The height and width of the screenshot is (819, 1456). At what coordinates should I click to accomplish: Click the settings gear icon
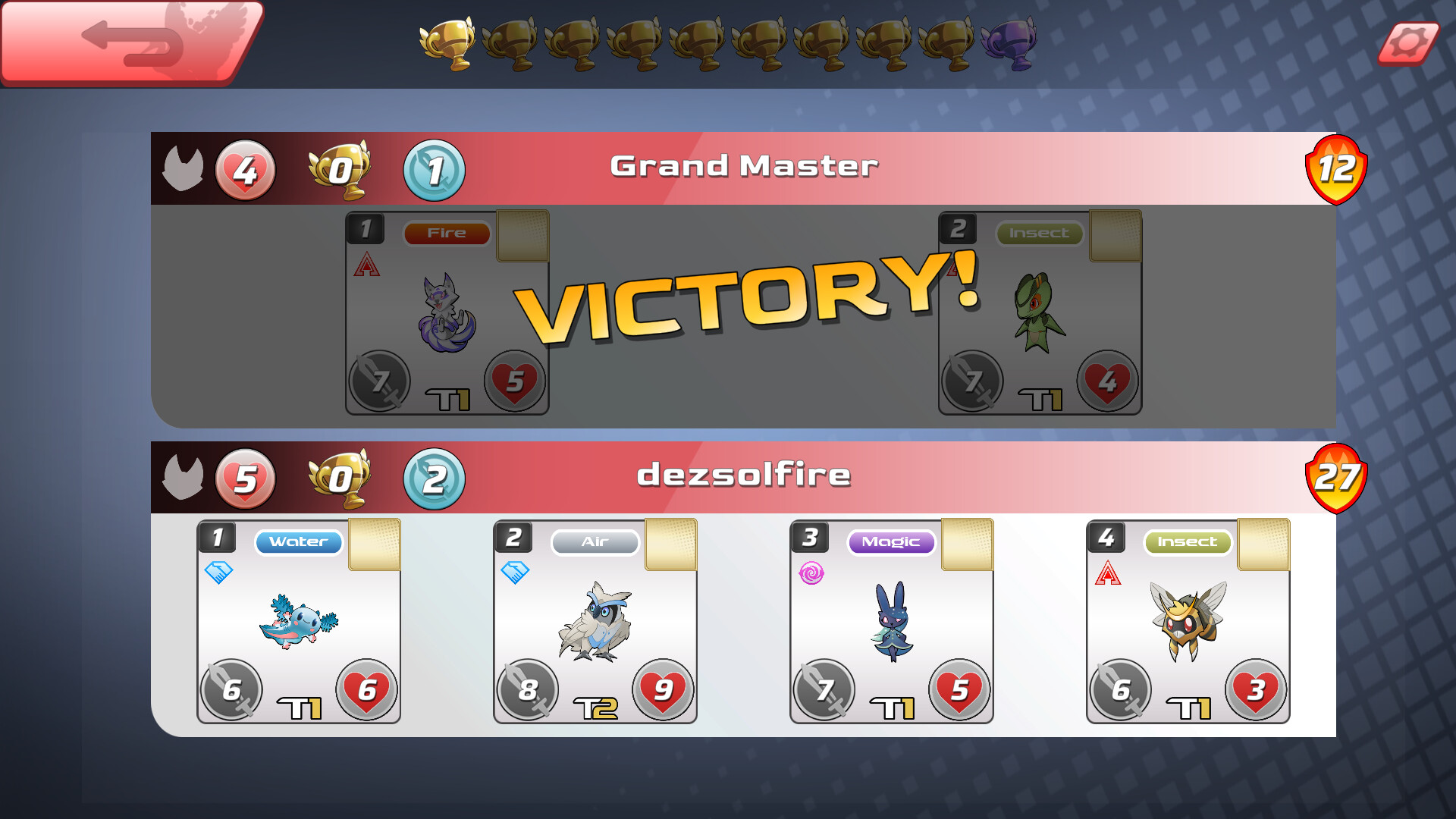pyautogui.click(x=1409, y=45)
